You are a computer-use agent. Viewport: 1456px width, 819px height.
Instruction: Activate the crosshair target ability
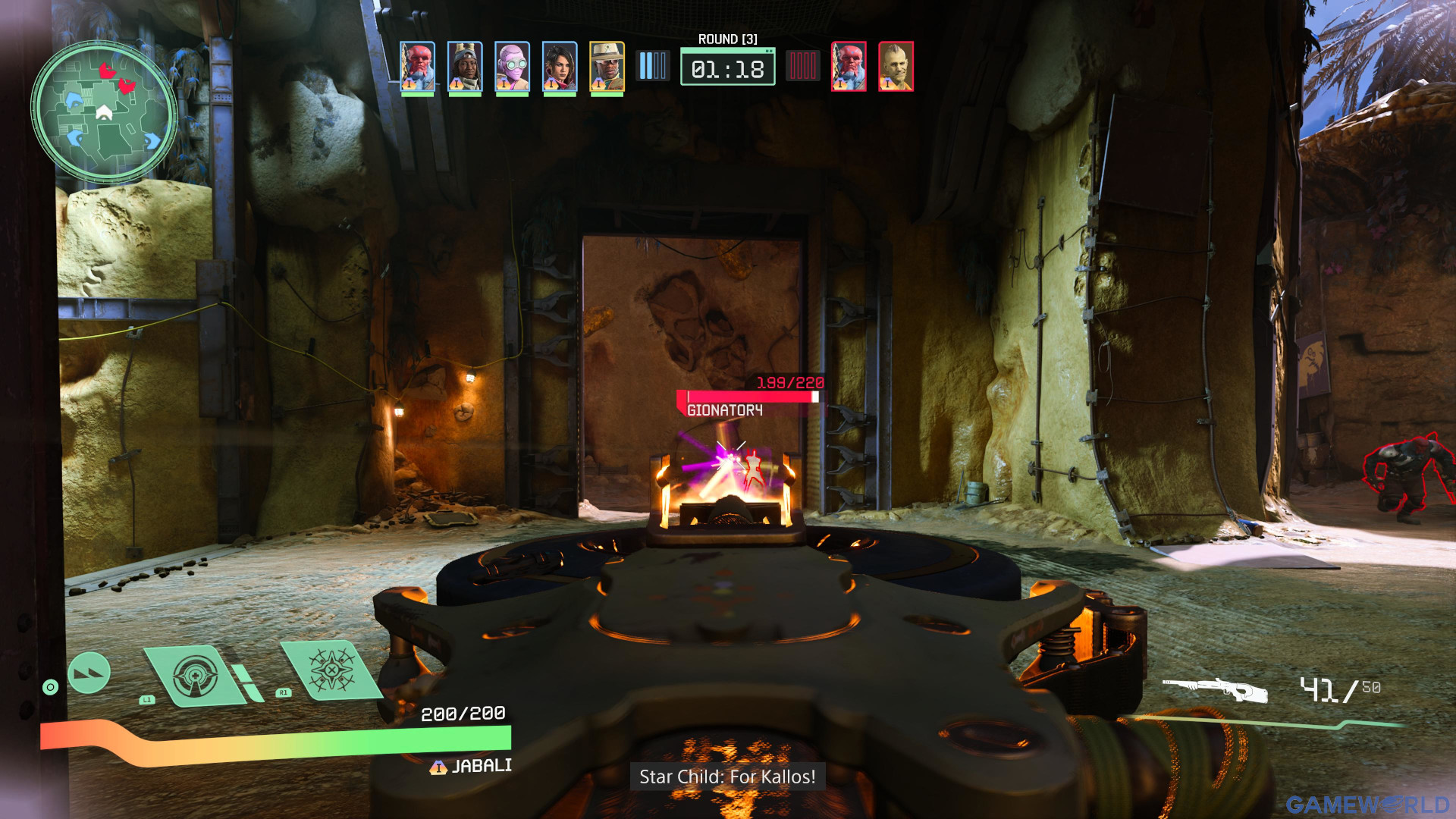click(195, 676)
